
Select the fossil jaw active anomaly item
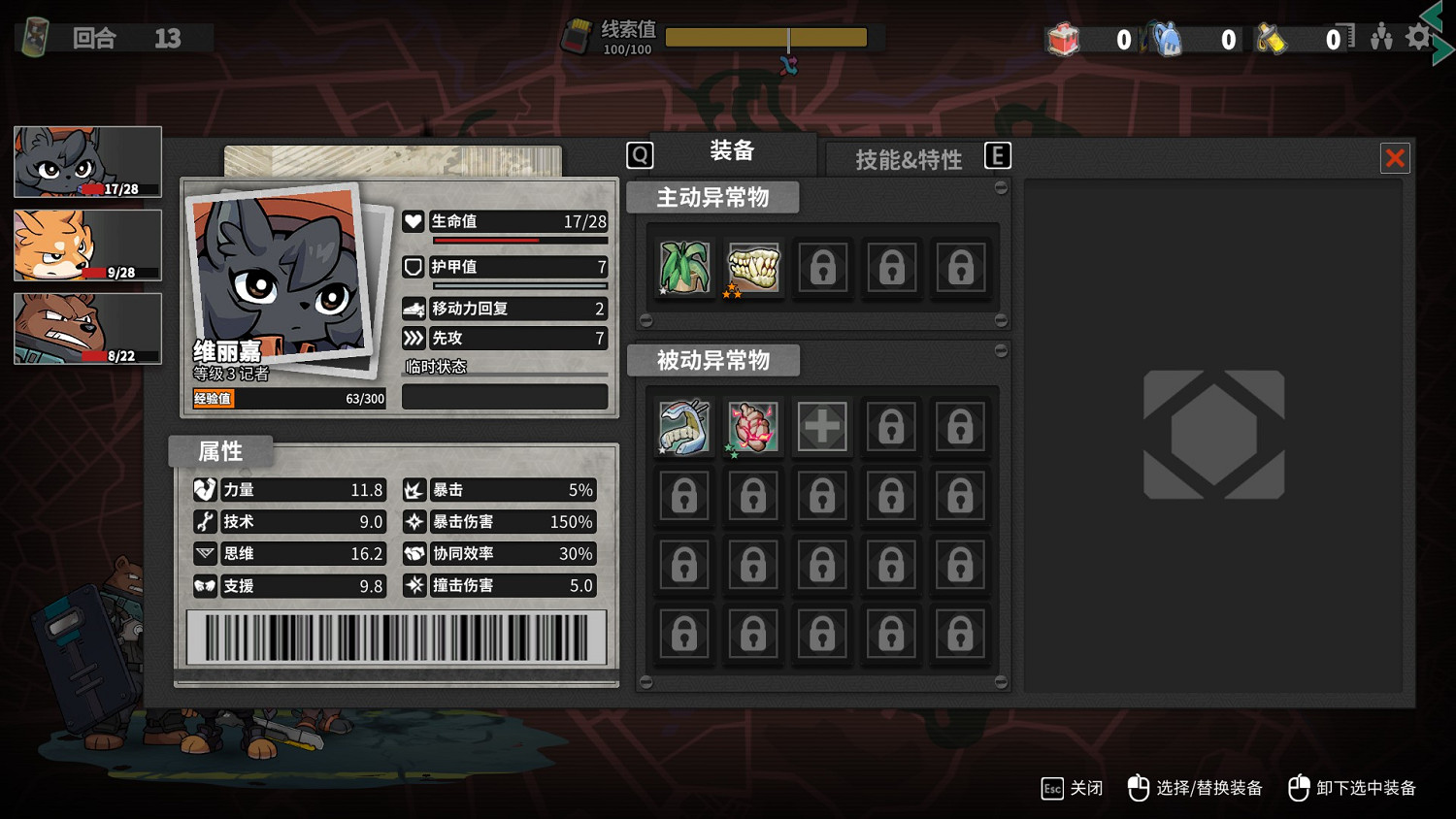coord(753,268)
